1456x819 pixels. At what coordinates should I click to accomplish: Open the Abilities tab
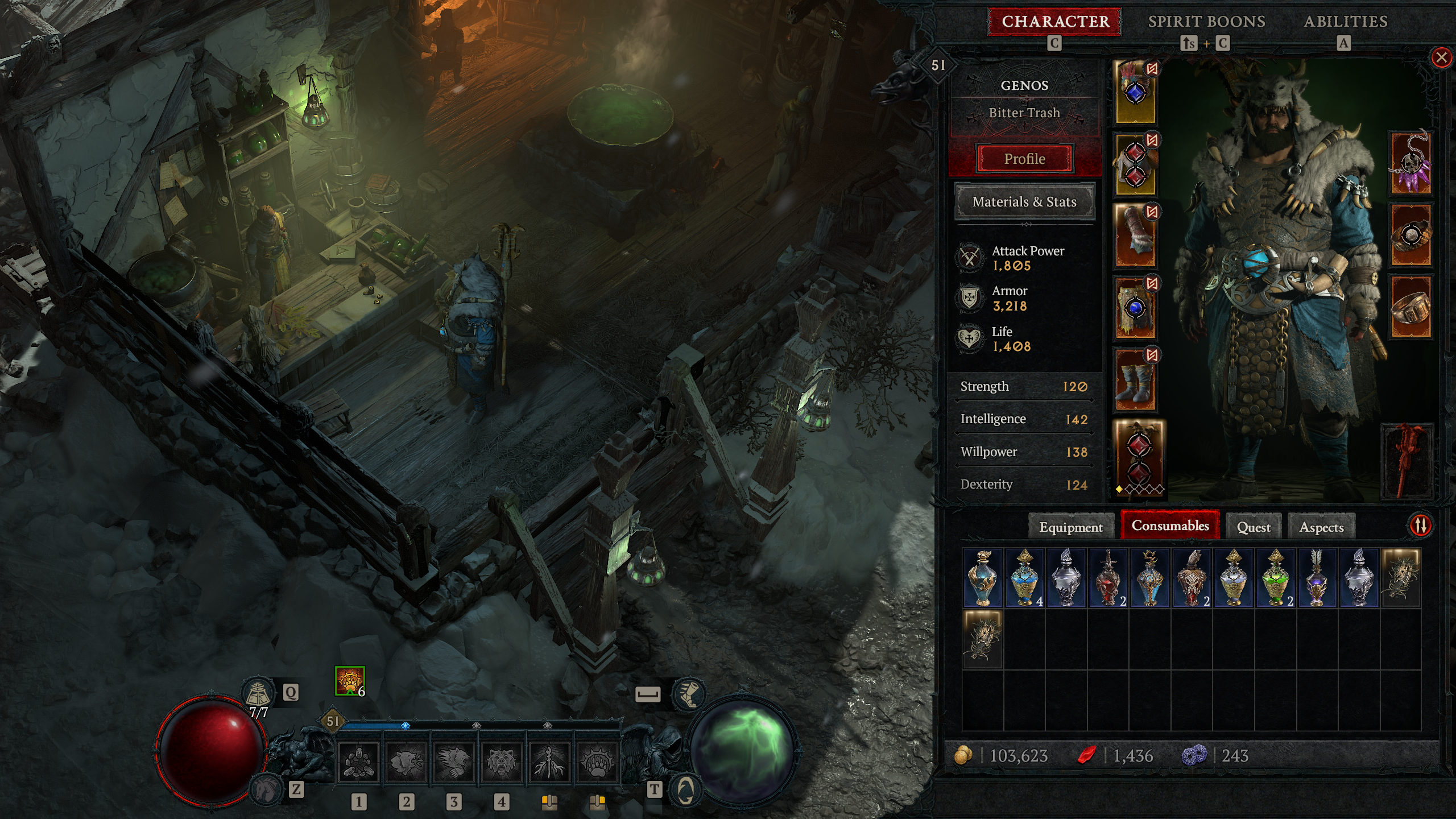[1345, 22]
